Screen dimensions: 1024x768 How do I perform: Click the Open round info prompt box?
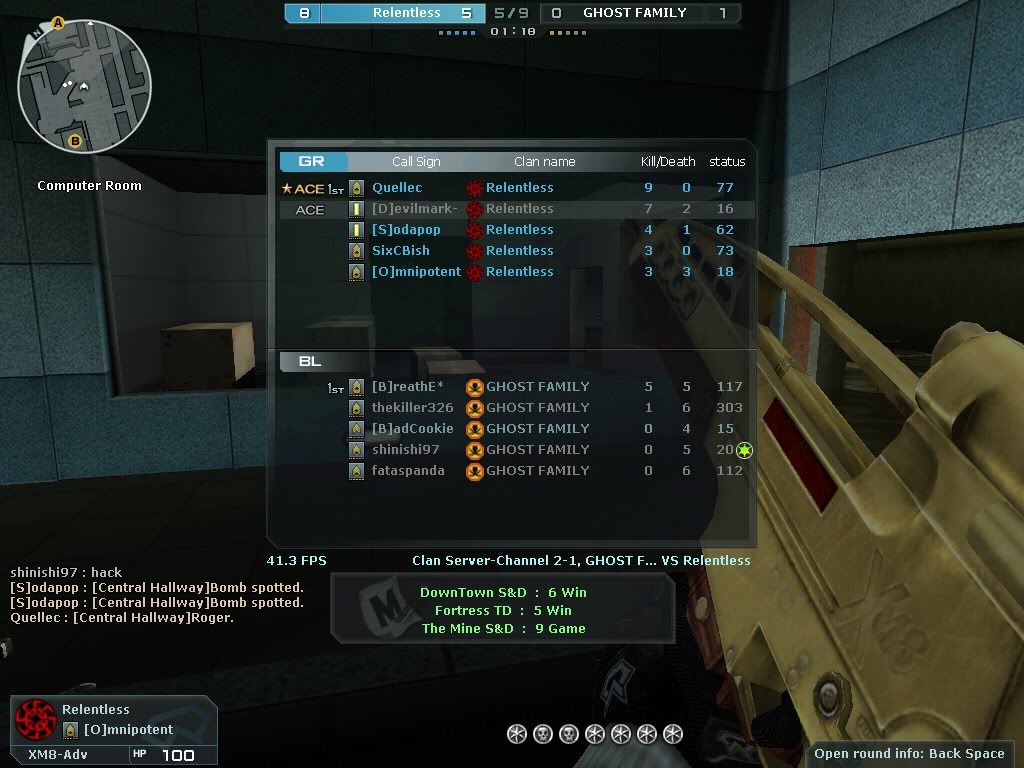pyautogui.click(x=909, y=754)
